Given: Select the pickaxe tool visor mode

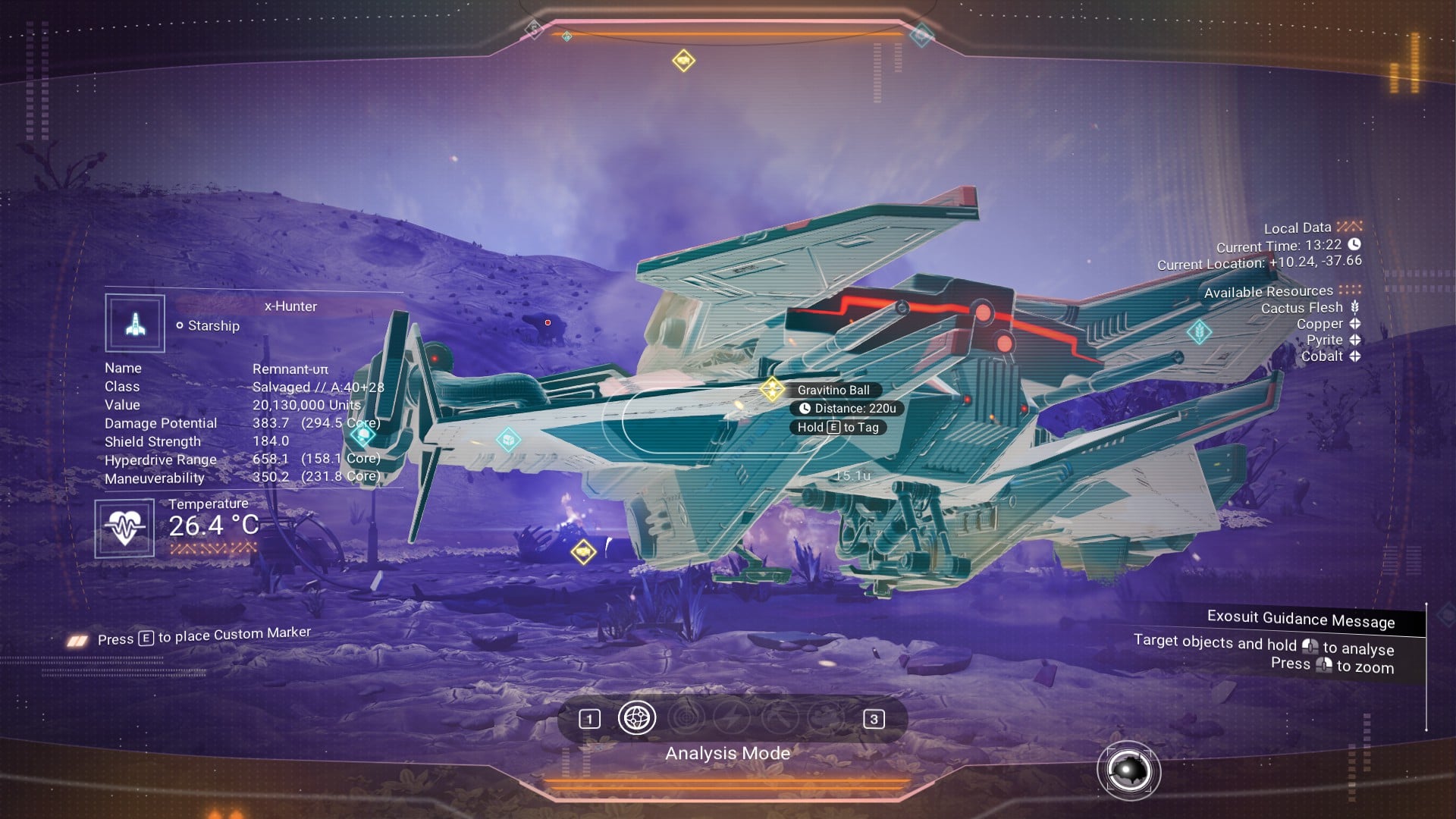Looking at the screenshot, I should (780, 717).
